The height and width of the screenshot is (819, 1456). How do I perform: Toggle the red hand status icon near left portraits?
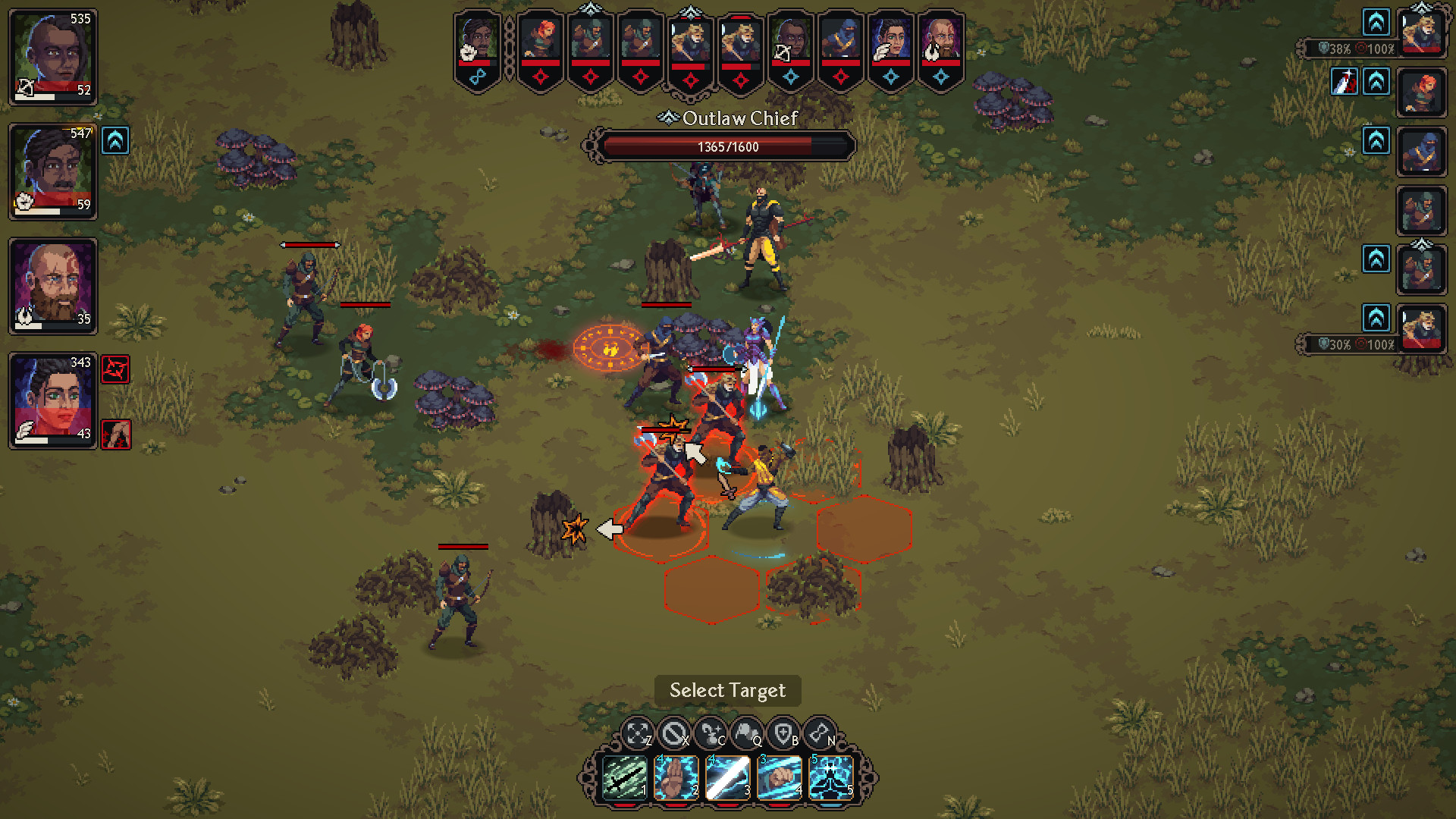tap(115, 434)
